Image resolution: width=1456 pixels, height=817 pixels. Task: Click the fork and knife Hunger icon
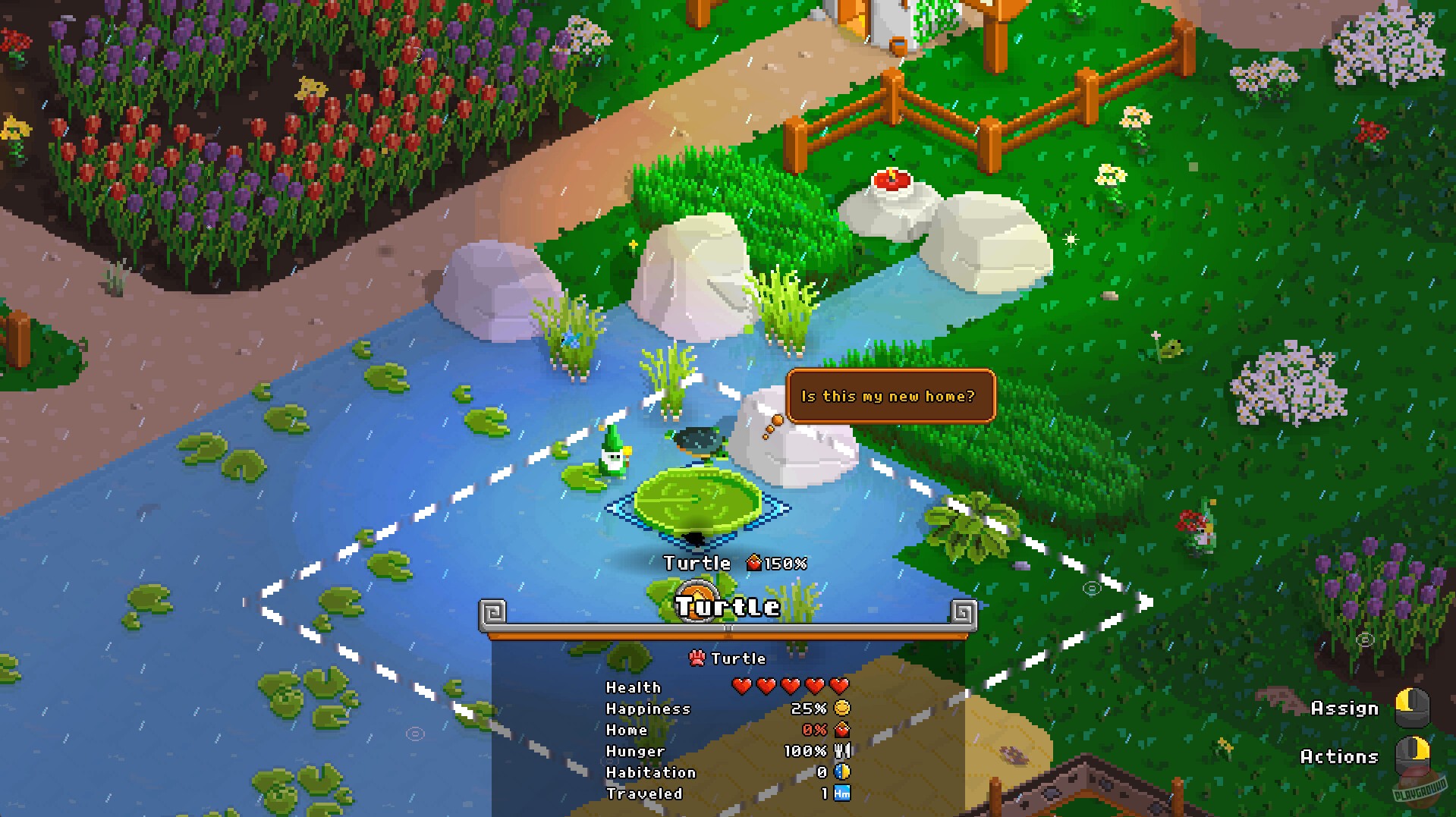pyautogui.click(x=842, y=750)
